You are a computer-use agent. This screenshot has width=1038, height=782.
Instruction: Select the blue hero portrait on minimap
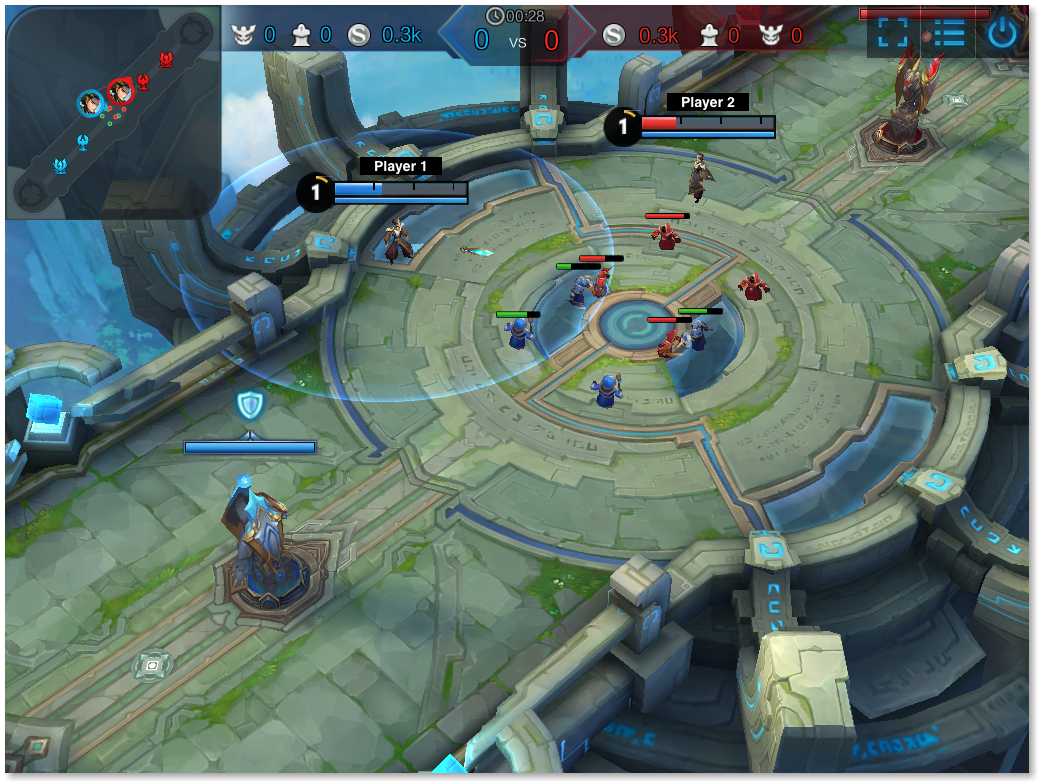[91, 102]
